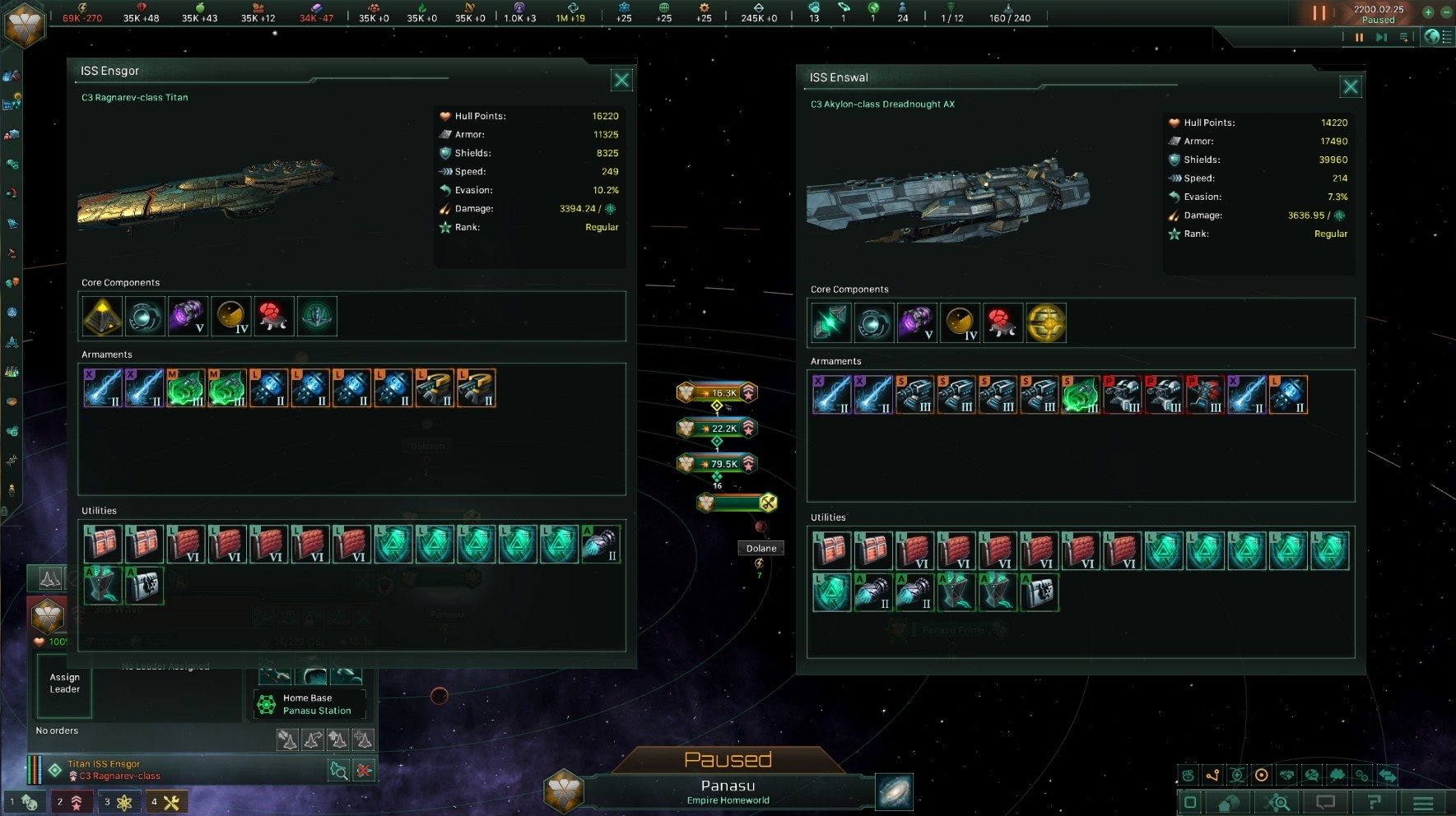Expand the 16.3K fleet entry chevron
The image size is (1456, 816).
coord(747,393)
